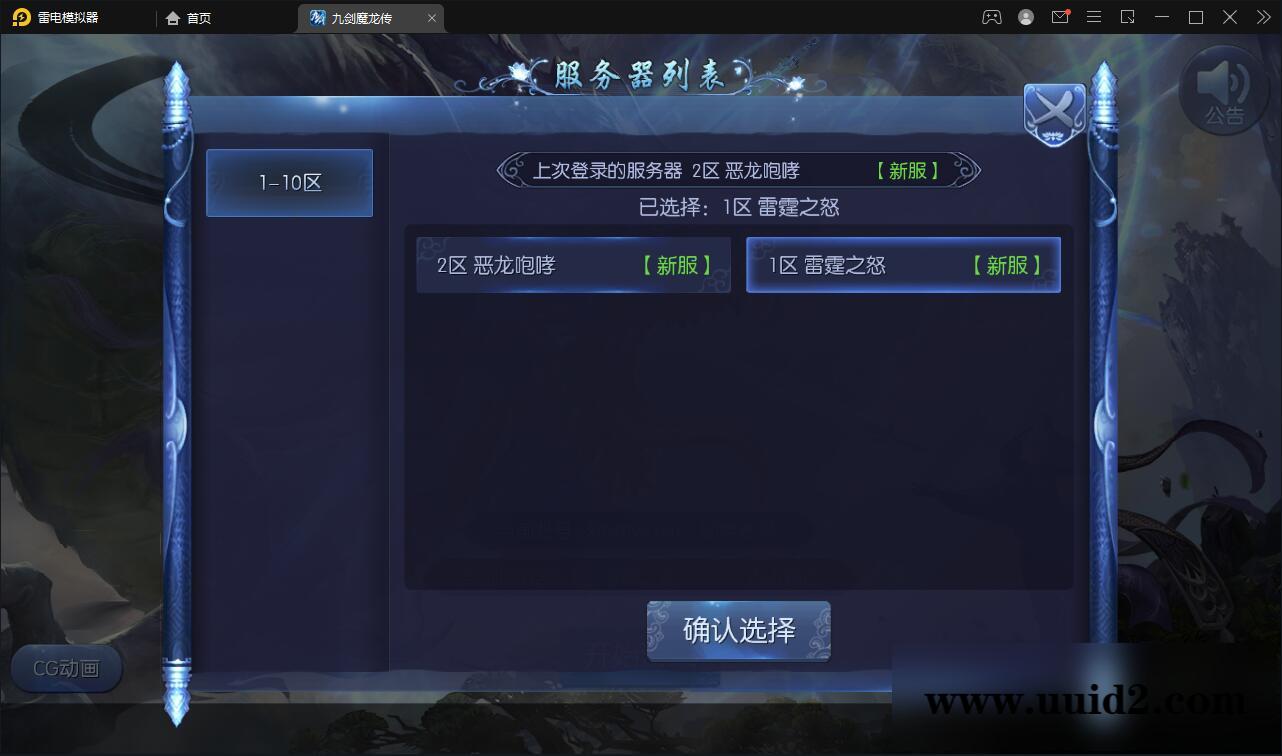1282x756 pixels.
Task: Select server 1区 雷霆之怒
Action: (903, 264)
